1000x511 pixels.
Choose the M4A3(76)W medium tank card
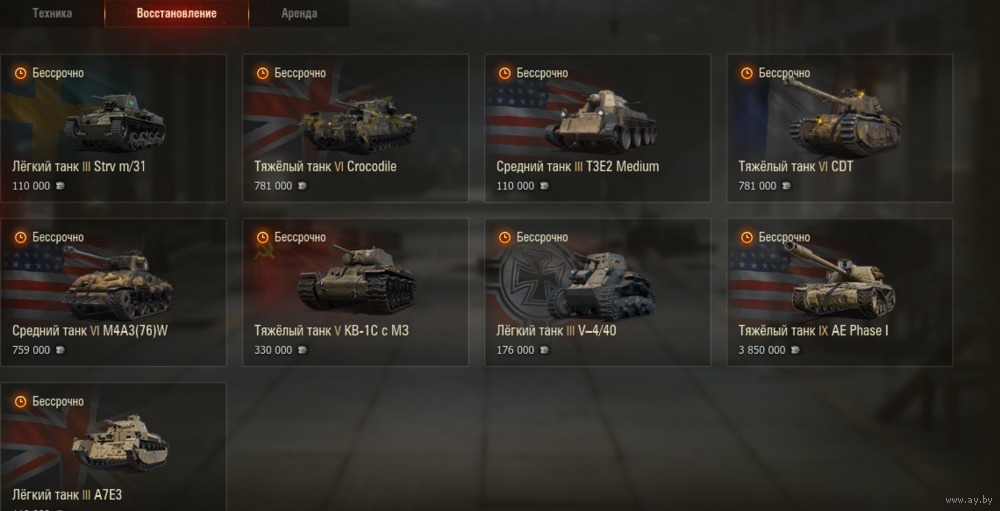(114, 292)
